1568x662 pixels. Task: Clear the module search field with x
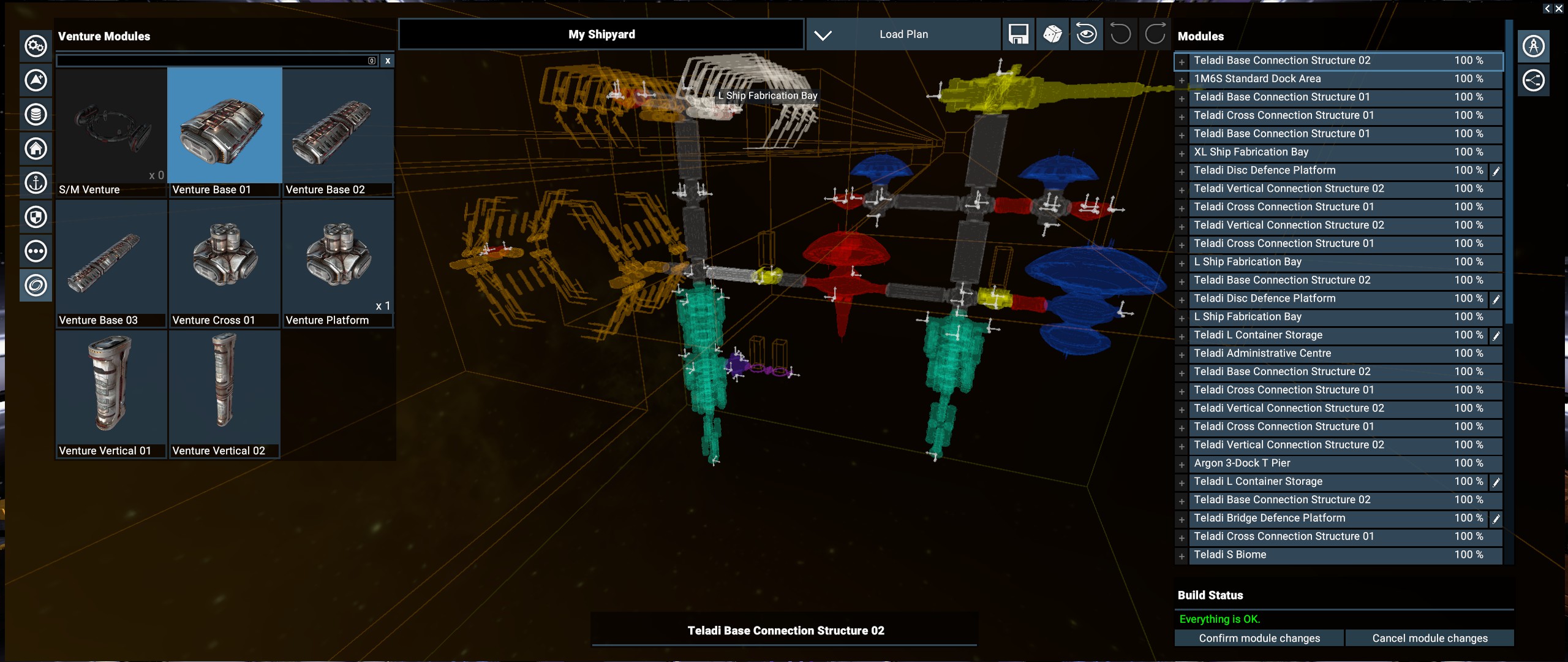pos(388,61)
